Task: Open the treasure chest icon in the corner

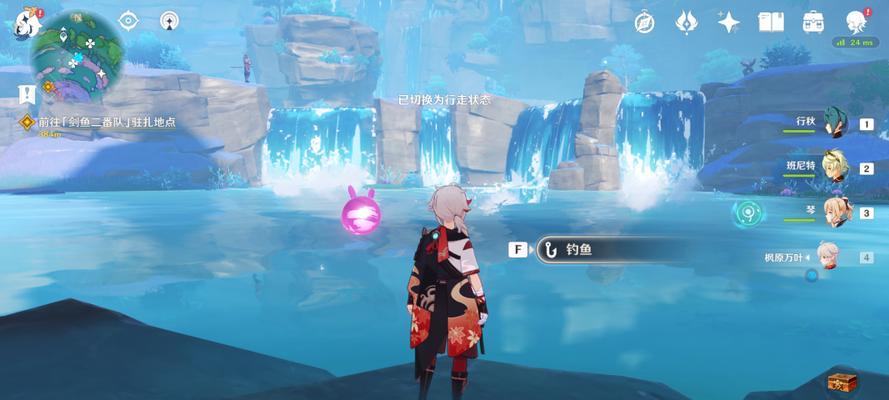Action: (839, 380)
